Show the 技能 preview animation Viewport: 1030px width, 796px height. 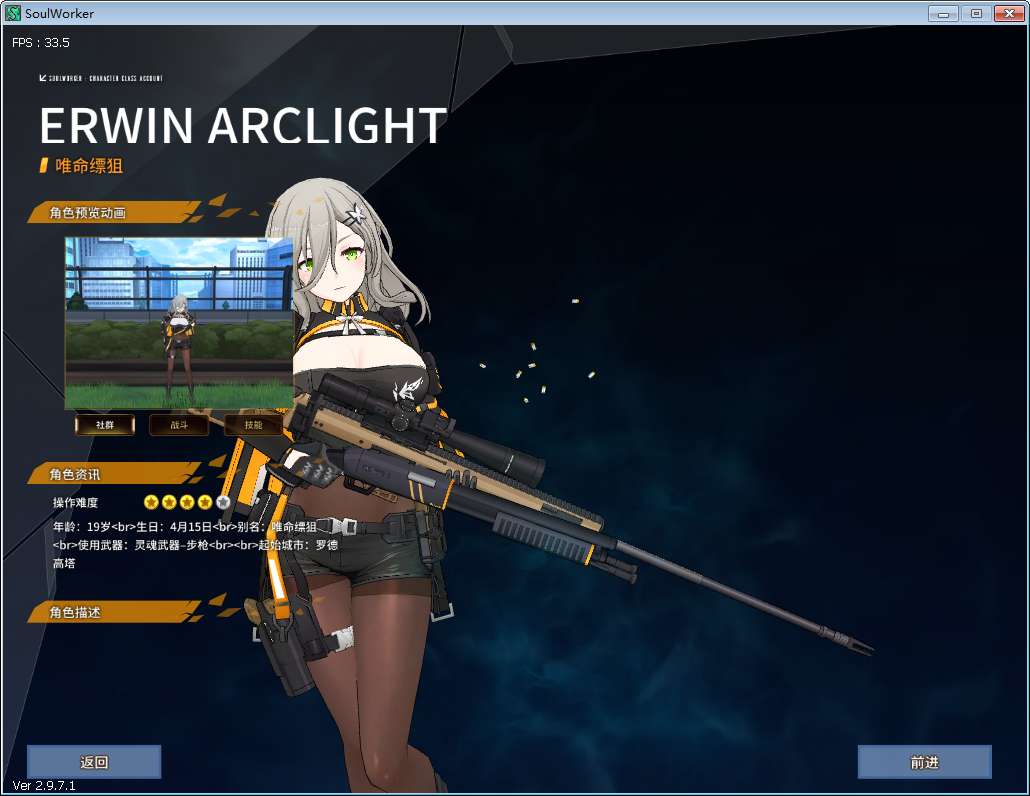click(x=252, y=425)
